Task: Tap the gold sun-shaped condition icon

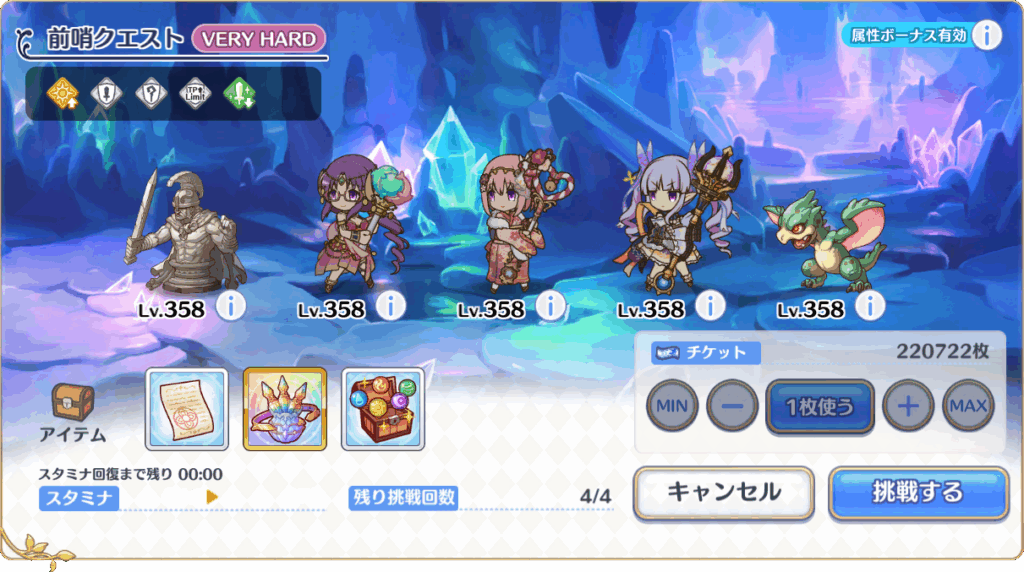Action: tap(61, 94)
